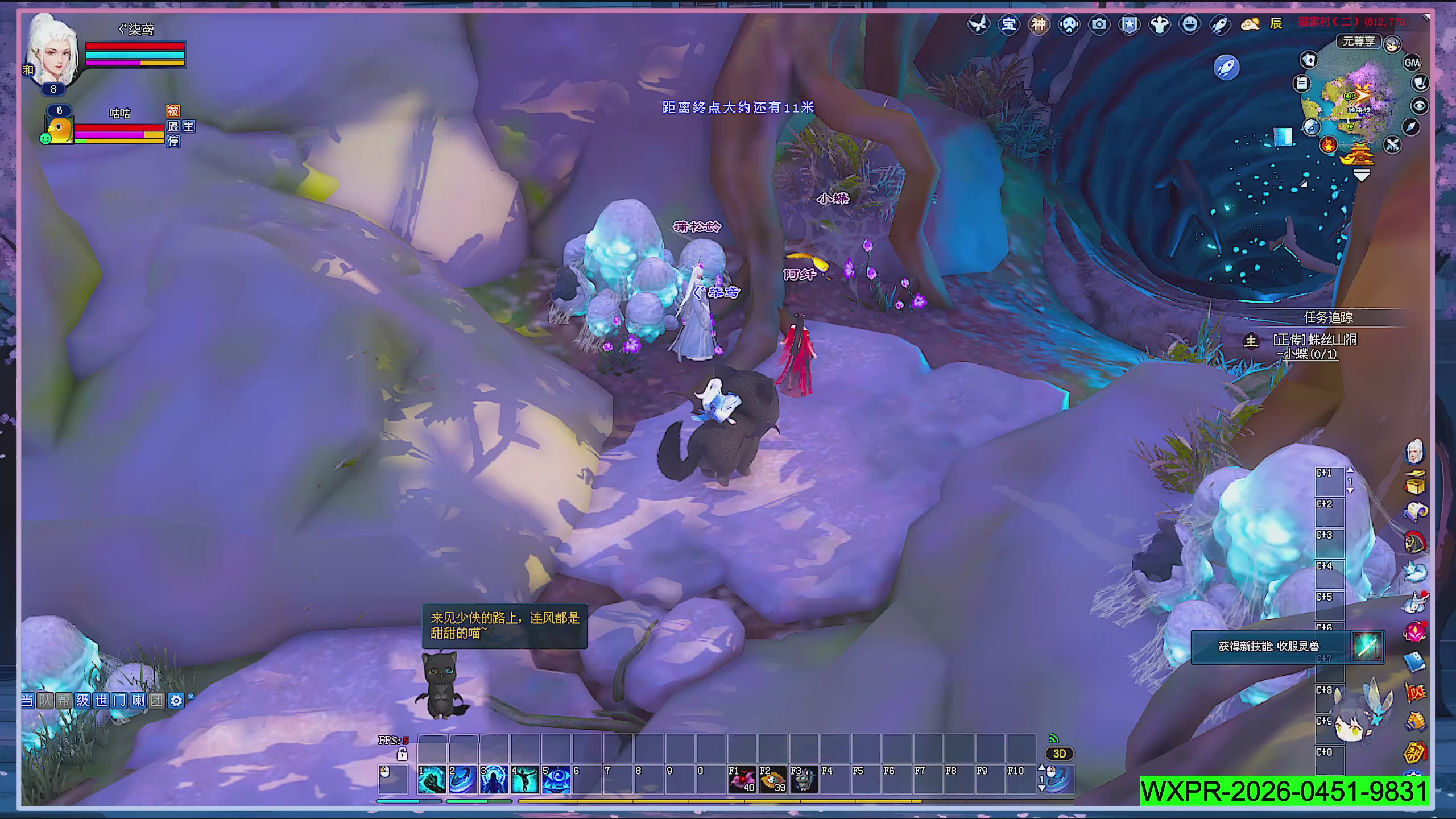
Task: Unlock the hotbar with the padlock icon
Action: [x=402, y=755]
